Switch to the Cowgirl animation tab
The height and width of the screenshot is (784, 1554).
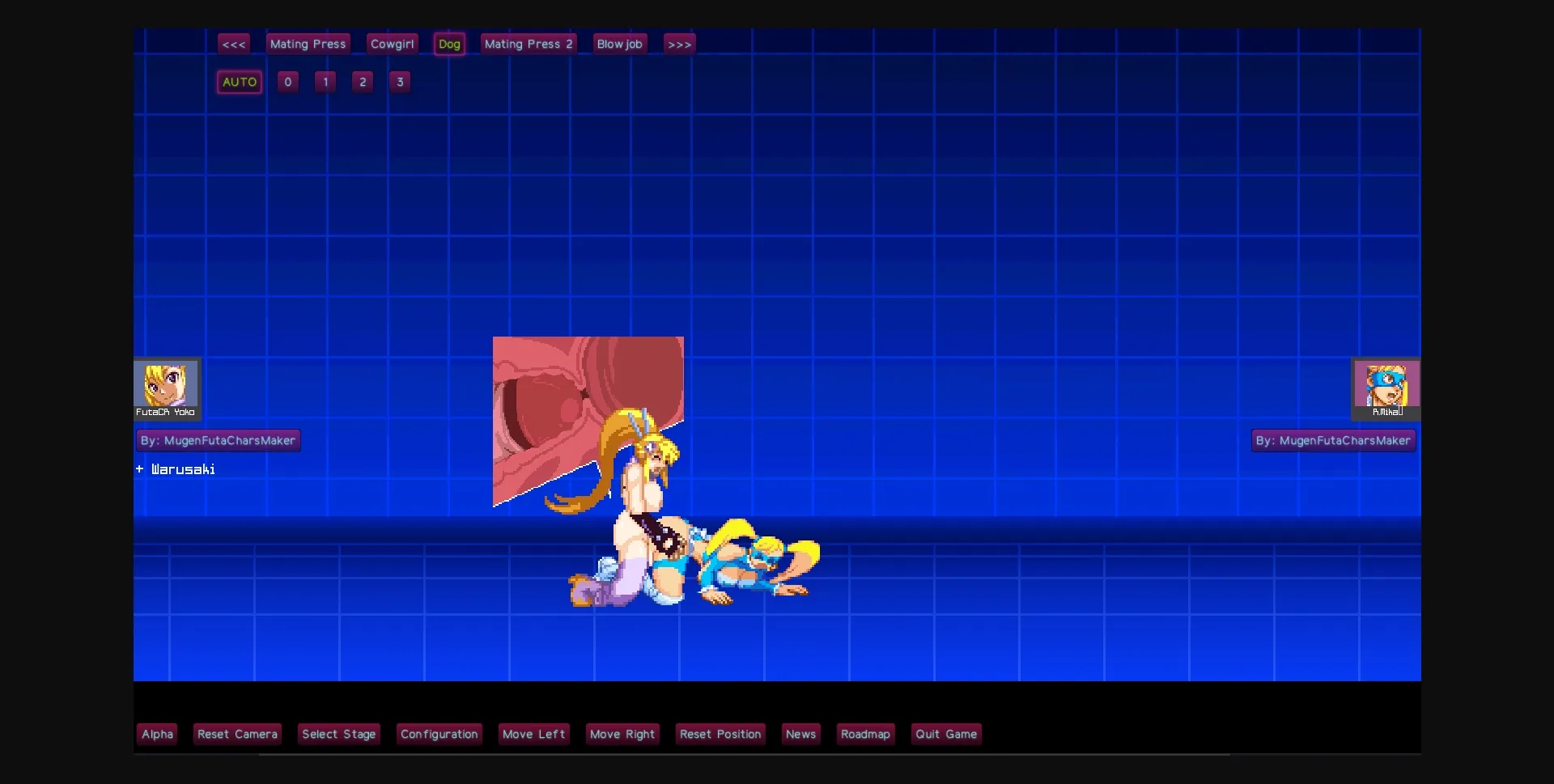392,44
